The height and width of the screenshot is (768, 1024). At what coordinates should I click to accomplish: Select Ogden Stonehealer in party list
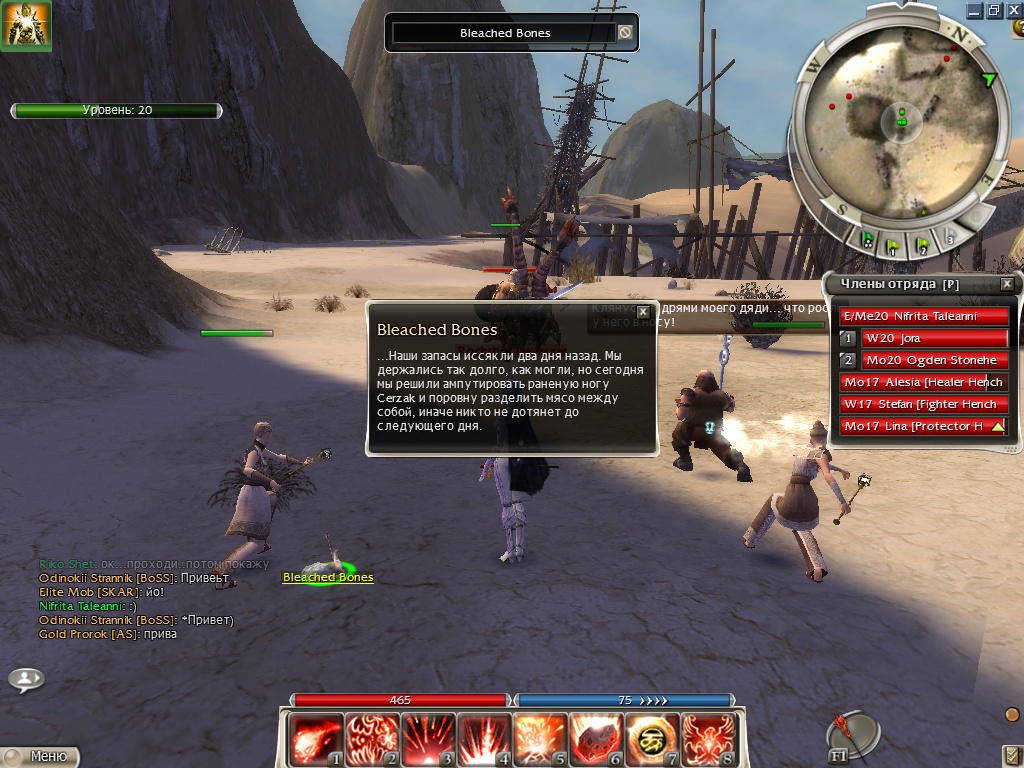(933, 360)
